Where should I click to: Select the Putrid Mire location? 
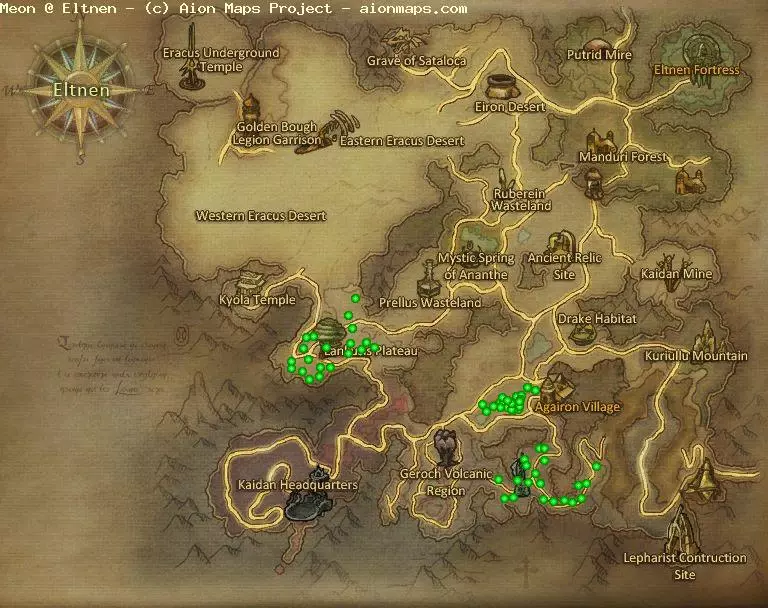pos(599,55)
